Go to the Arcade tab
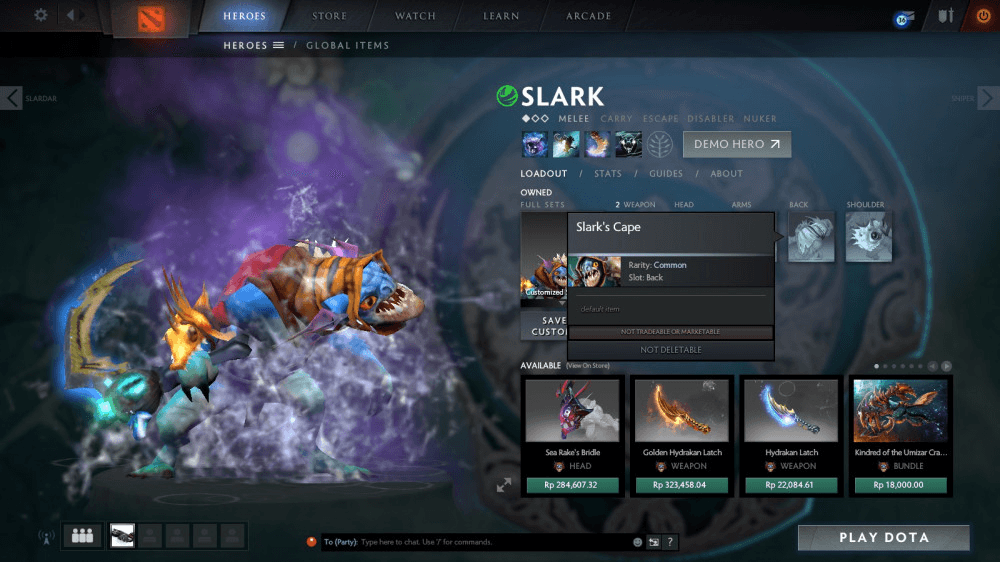This screenshot has height=562, width=1000. [589, 16]
